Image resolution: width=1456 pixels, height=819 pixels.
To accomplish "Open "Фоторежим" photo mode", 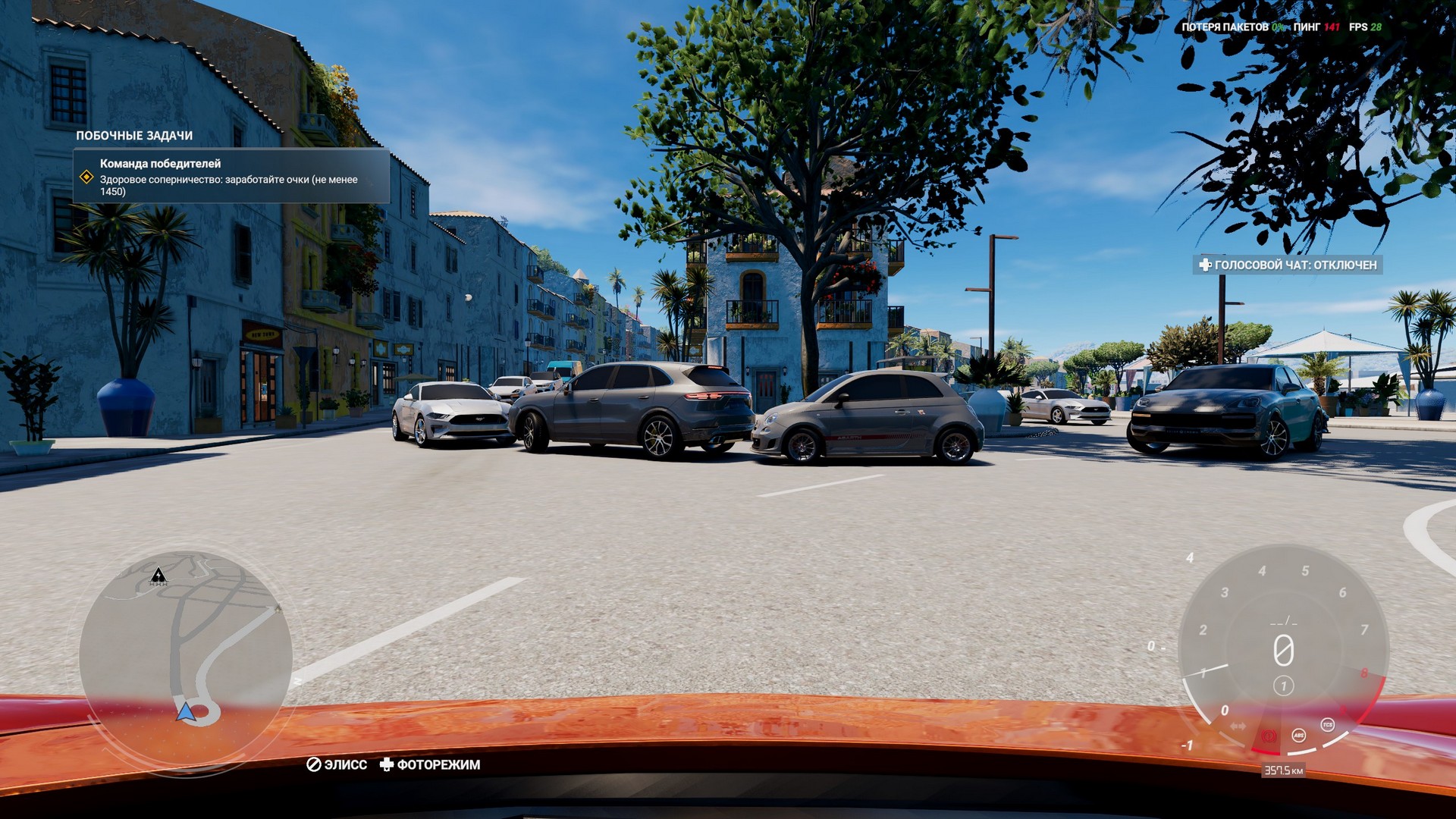I will tap(430, 764).
